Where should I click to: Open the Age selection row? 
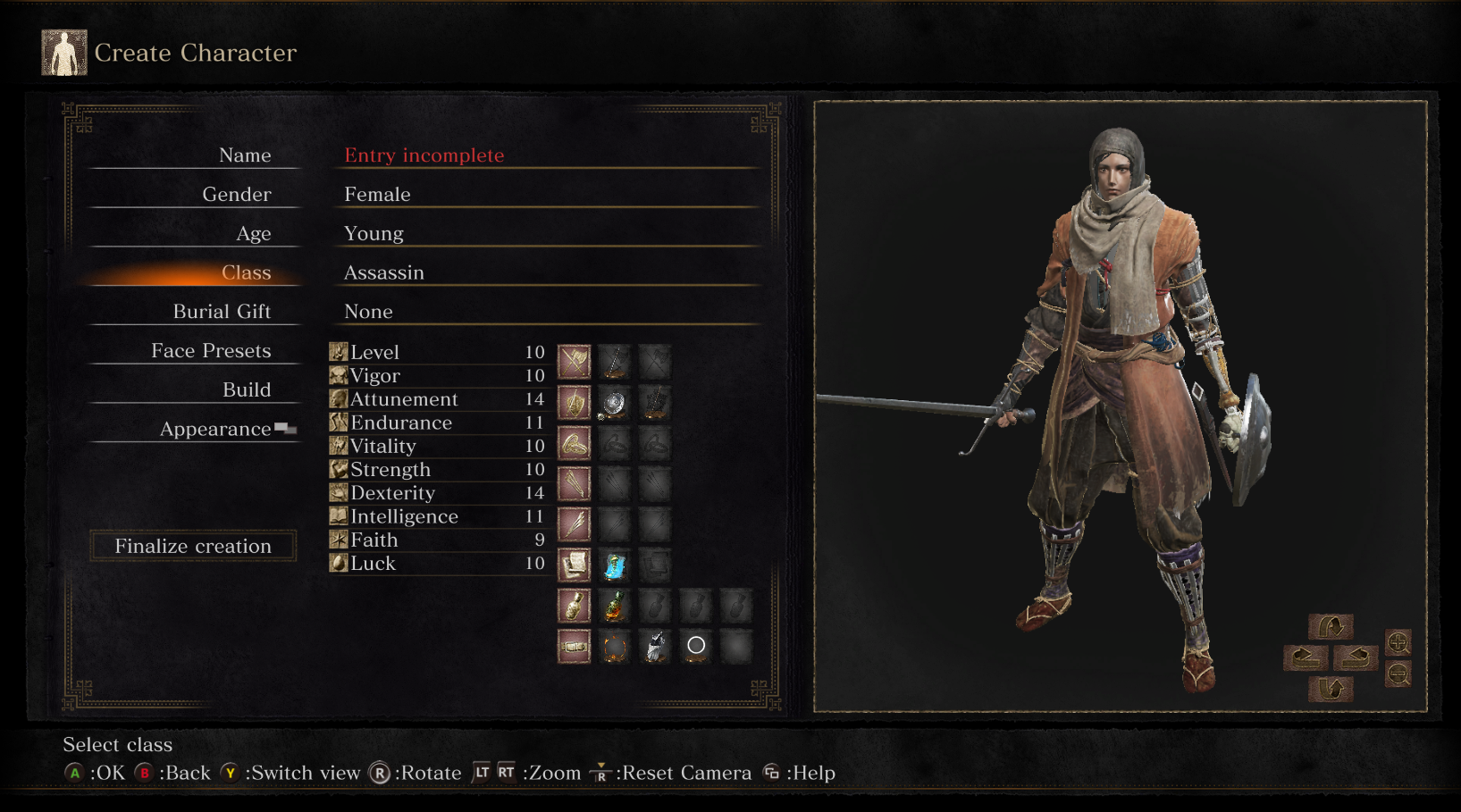(x=374, y=234)
